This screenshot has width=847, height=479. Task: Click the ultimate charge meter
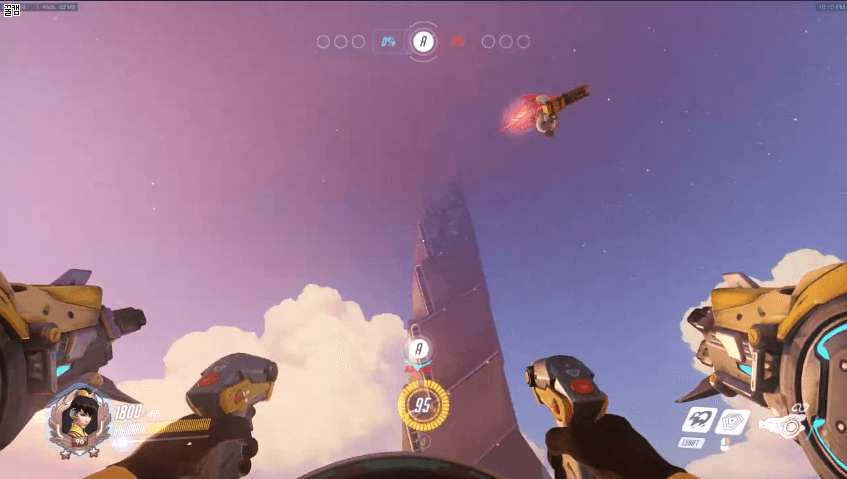[422, 406]
